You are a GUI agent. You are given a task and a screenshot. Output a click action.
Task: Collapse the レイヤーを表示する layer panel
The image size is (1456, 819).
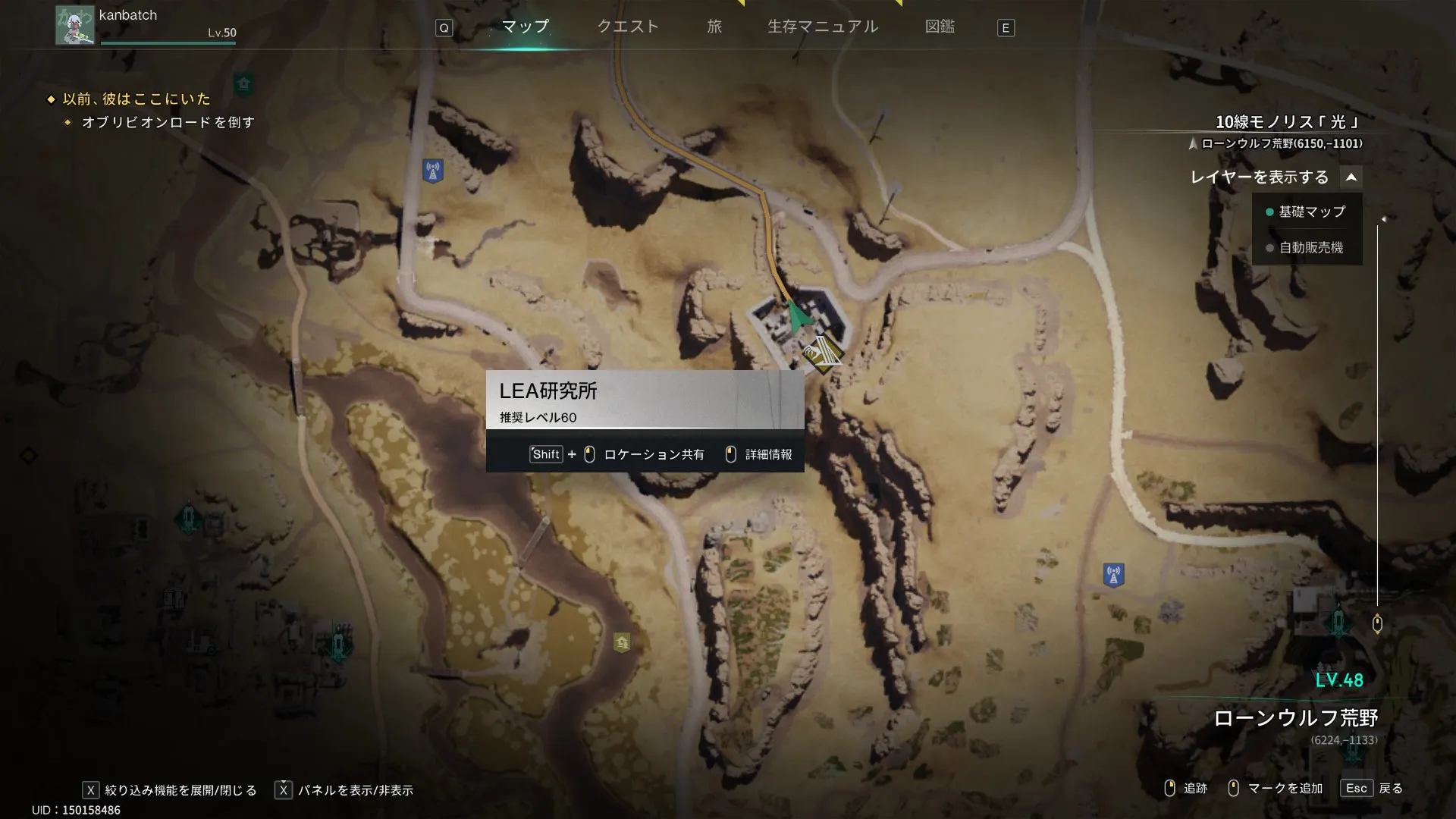coord(1351,177)
